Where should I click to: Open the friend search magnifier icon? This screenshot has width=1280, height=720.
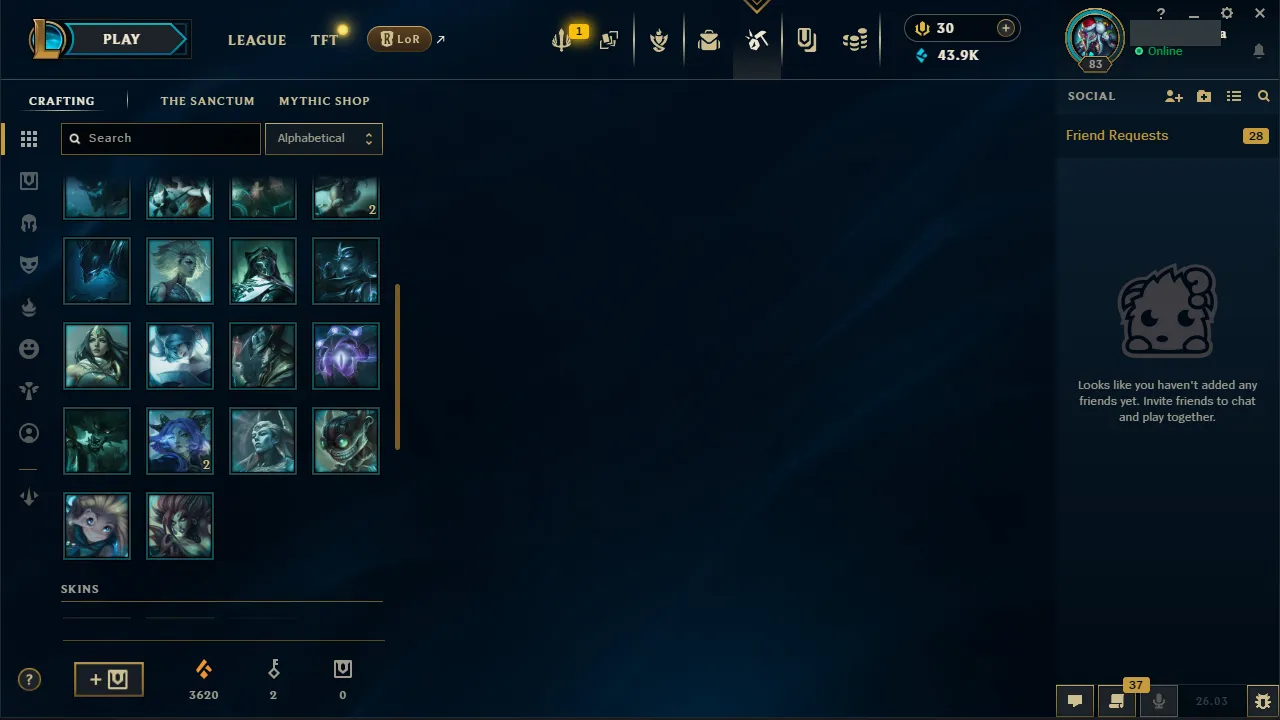coord(1263,96)
